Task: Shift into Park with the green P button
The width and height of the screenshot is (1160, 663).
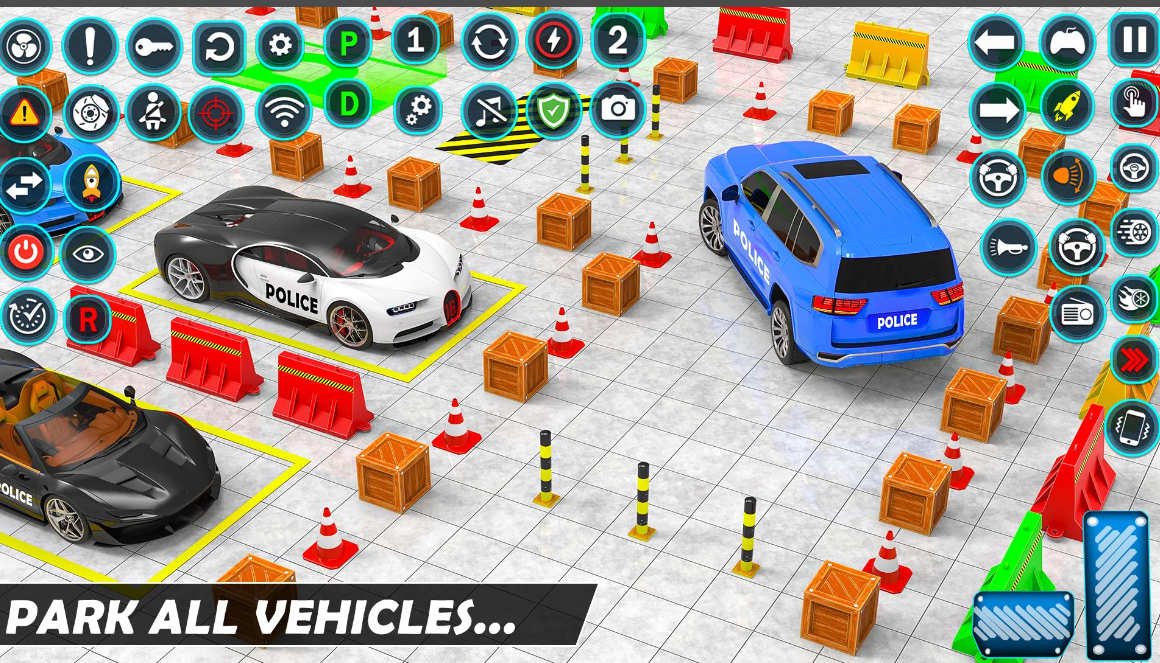Action: tap(349, 45)
